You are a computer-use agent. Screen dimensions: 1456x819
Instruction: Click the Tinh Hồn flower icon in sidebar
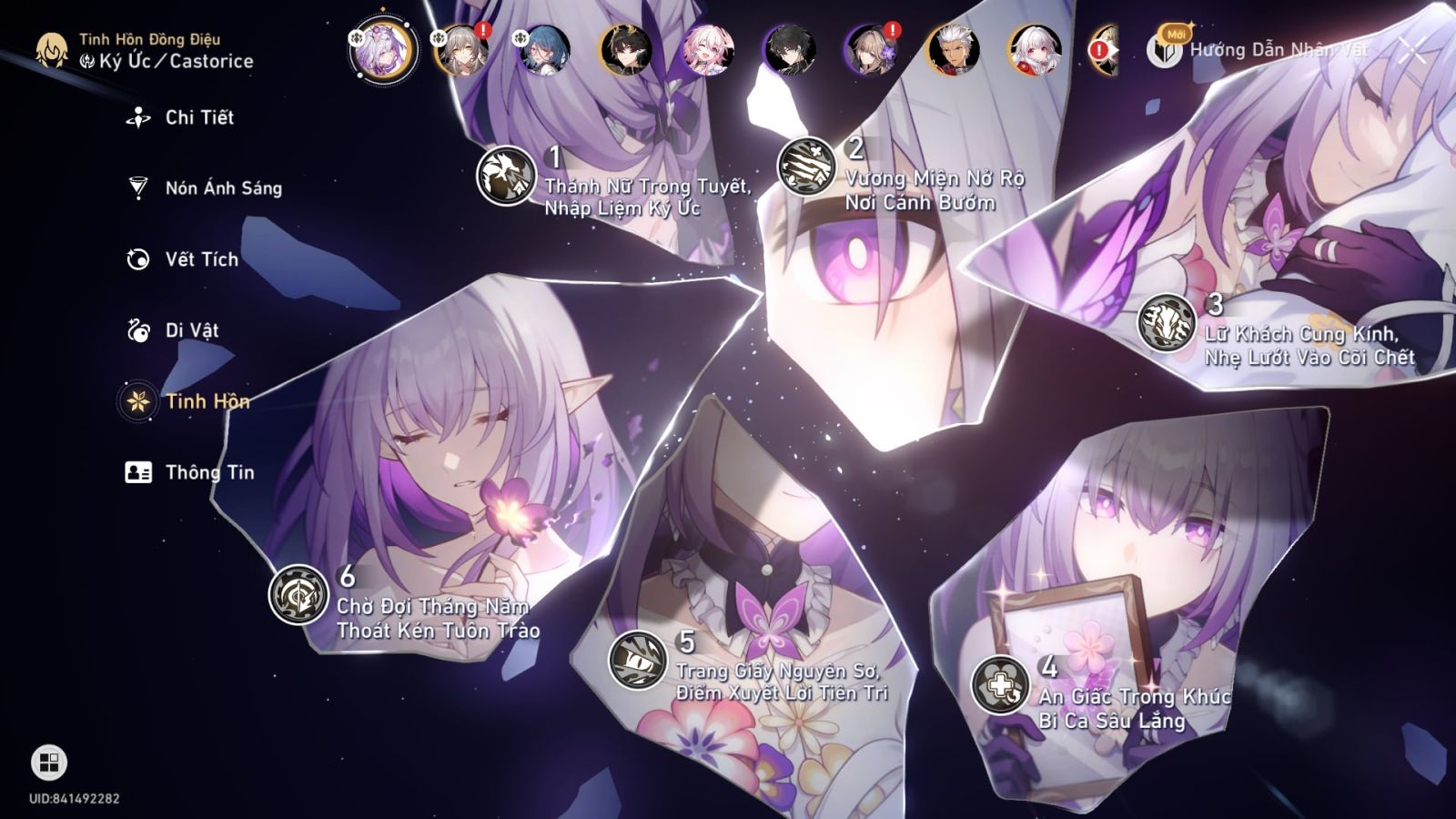click(136, 401)
